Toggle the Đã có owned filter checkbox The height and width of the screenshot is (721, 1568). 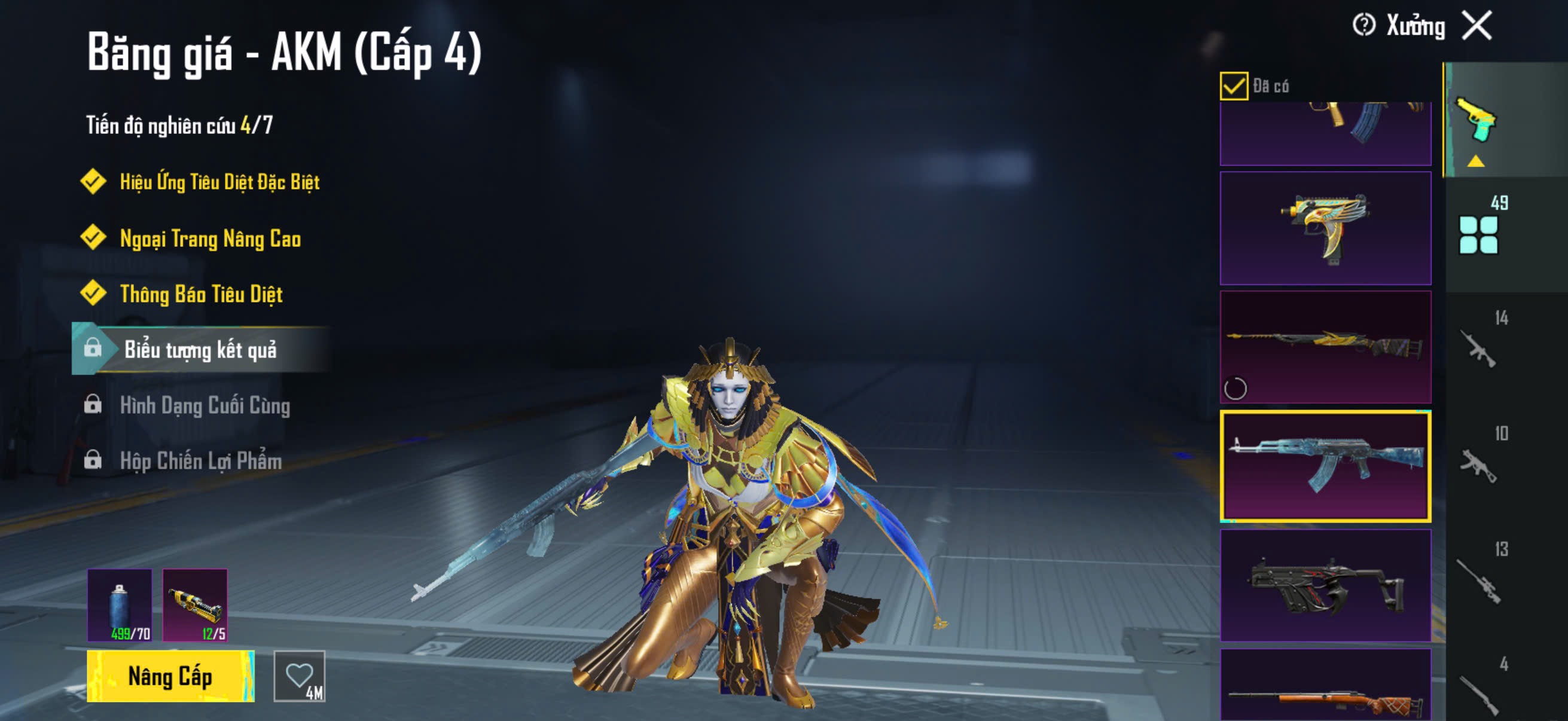[x=1234, y=85]
